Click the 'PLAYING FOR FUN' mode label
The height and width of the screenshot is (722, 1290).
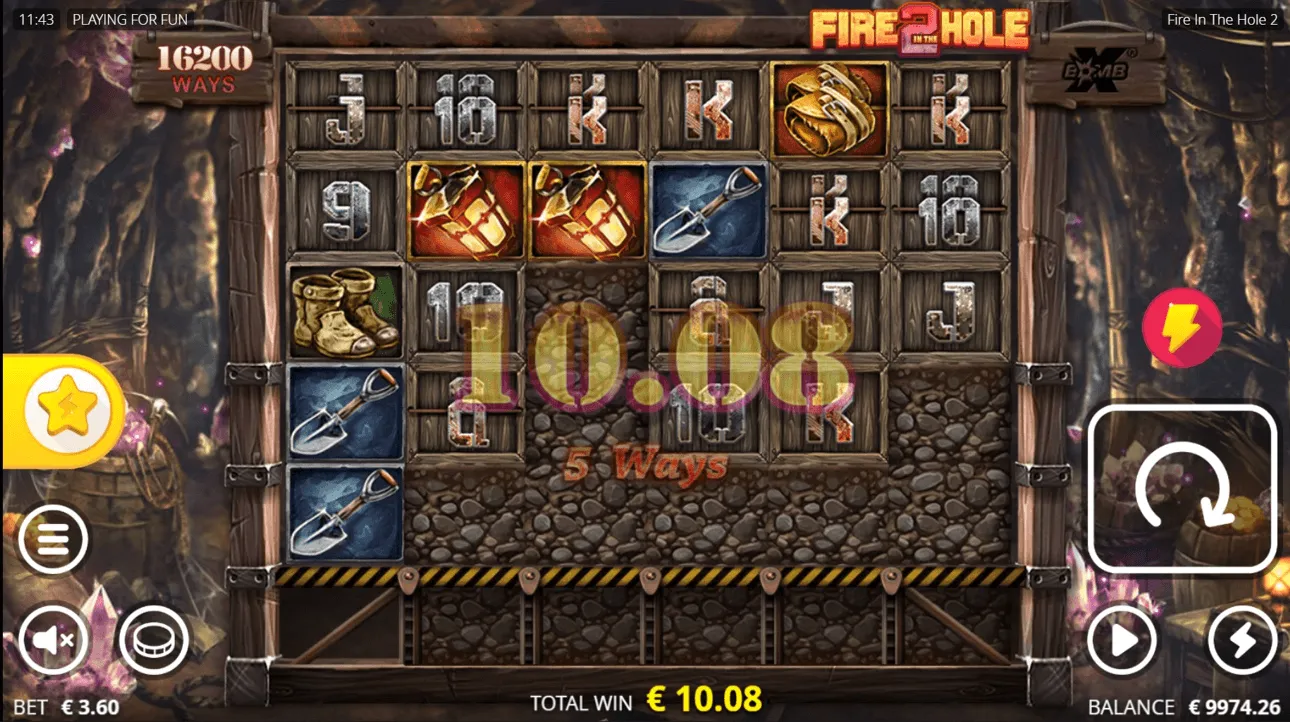click(x=131, y=19)
